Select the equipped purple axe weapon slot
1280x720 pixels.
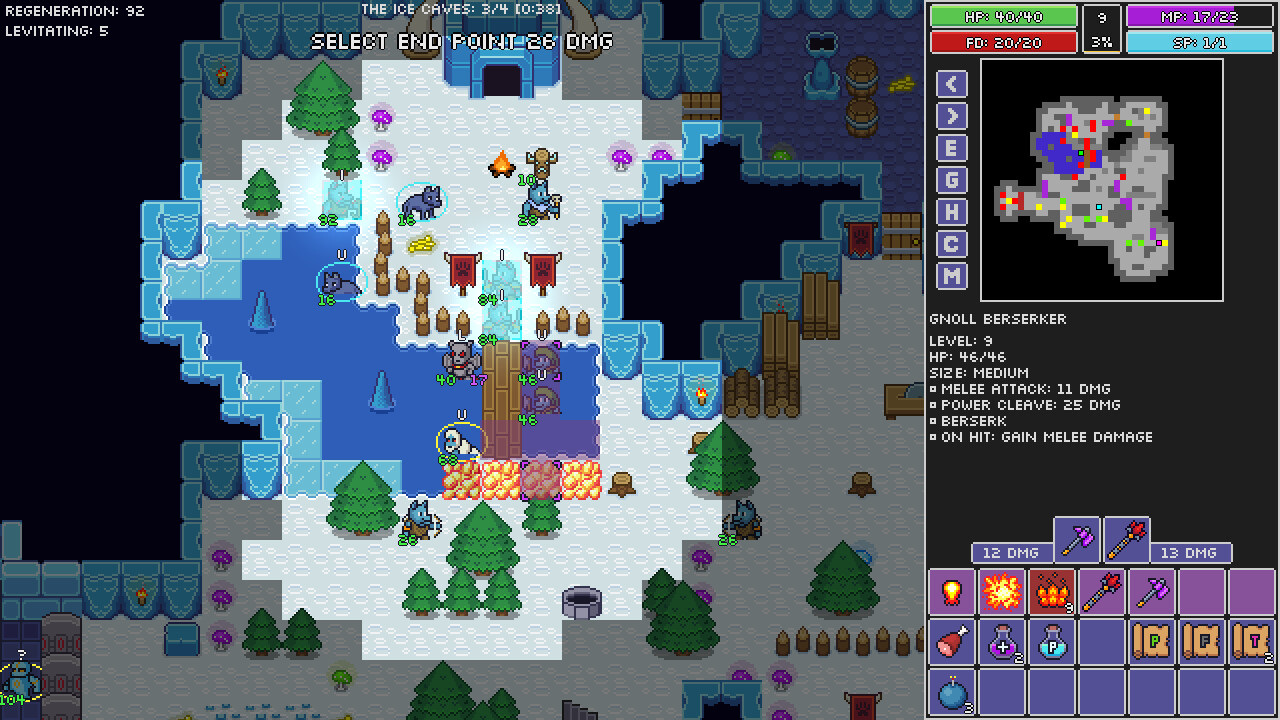click(x=1077, y=541)
